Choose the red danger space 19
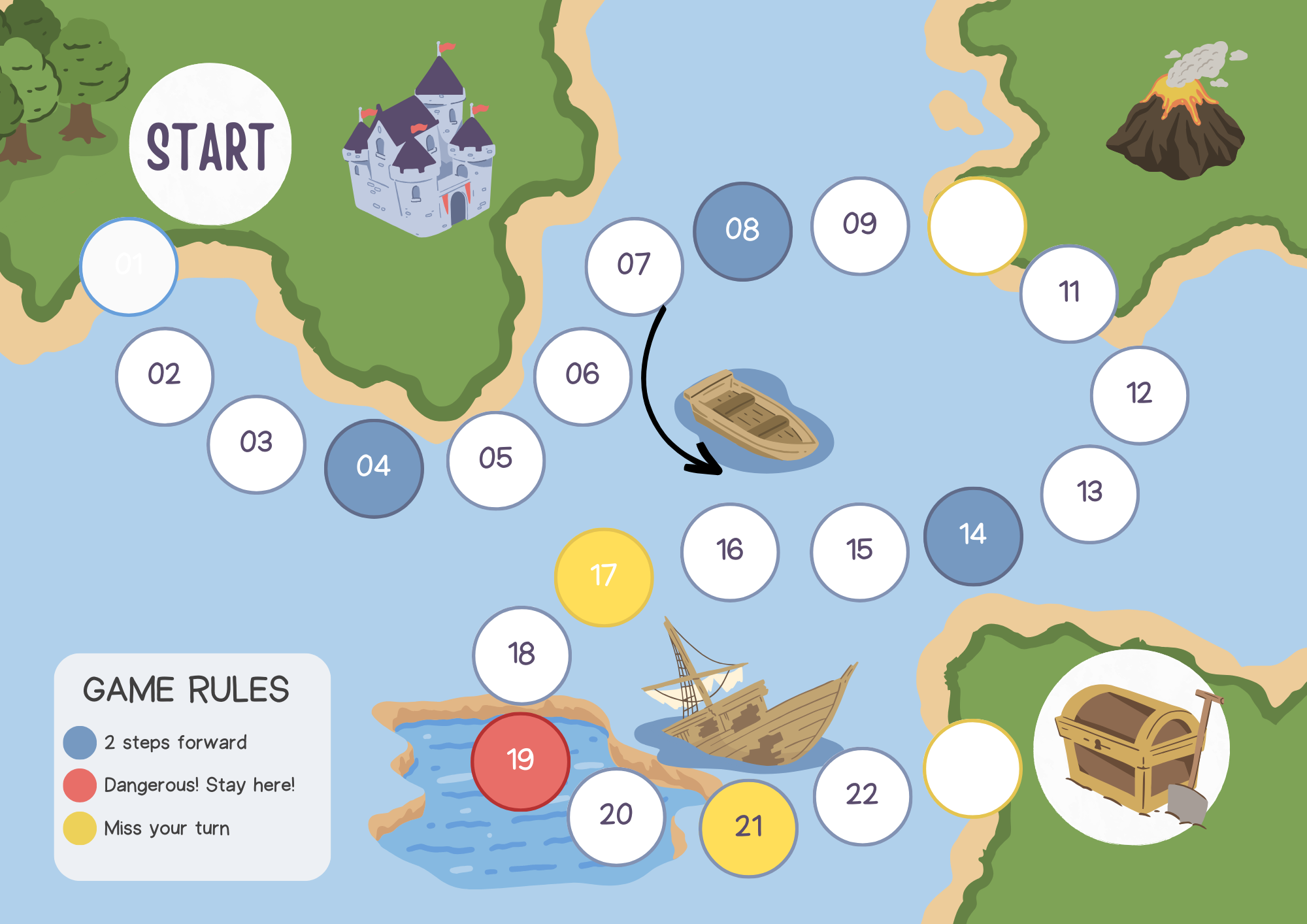Image resolution: width=1307 pixels, height=924 pixels. click(520, 761)
